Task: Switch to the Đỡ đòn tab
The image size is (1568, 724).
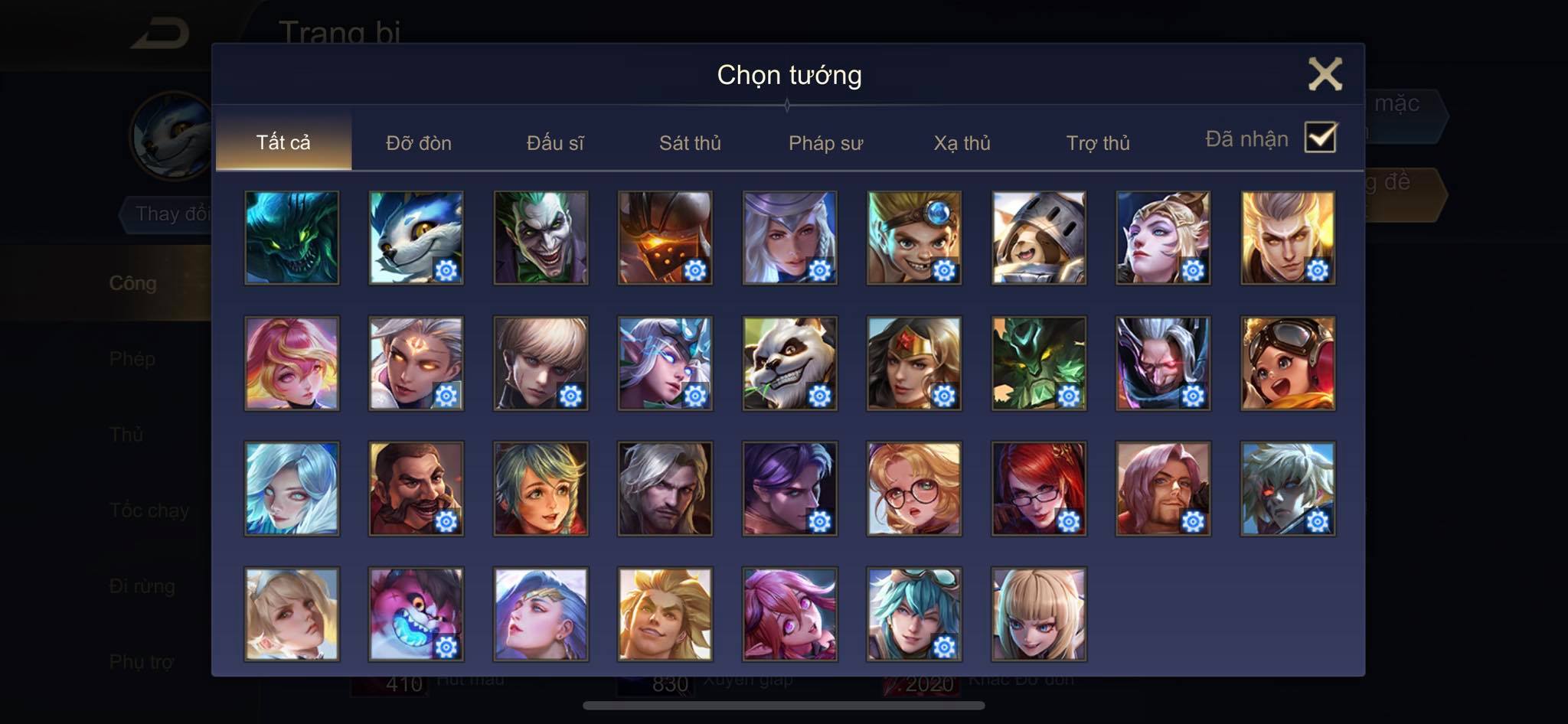Action: 419,143
